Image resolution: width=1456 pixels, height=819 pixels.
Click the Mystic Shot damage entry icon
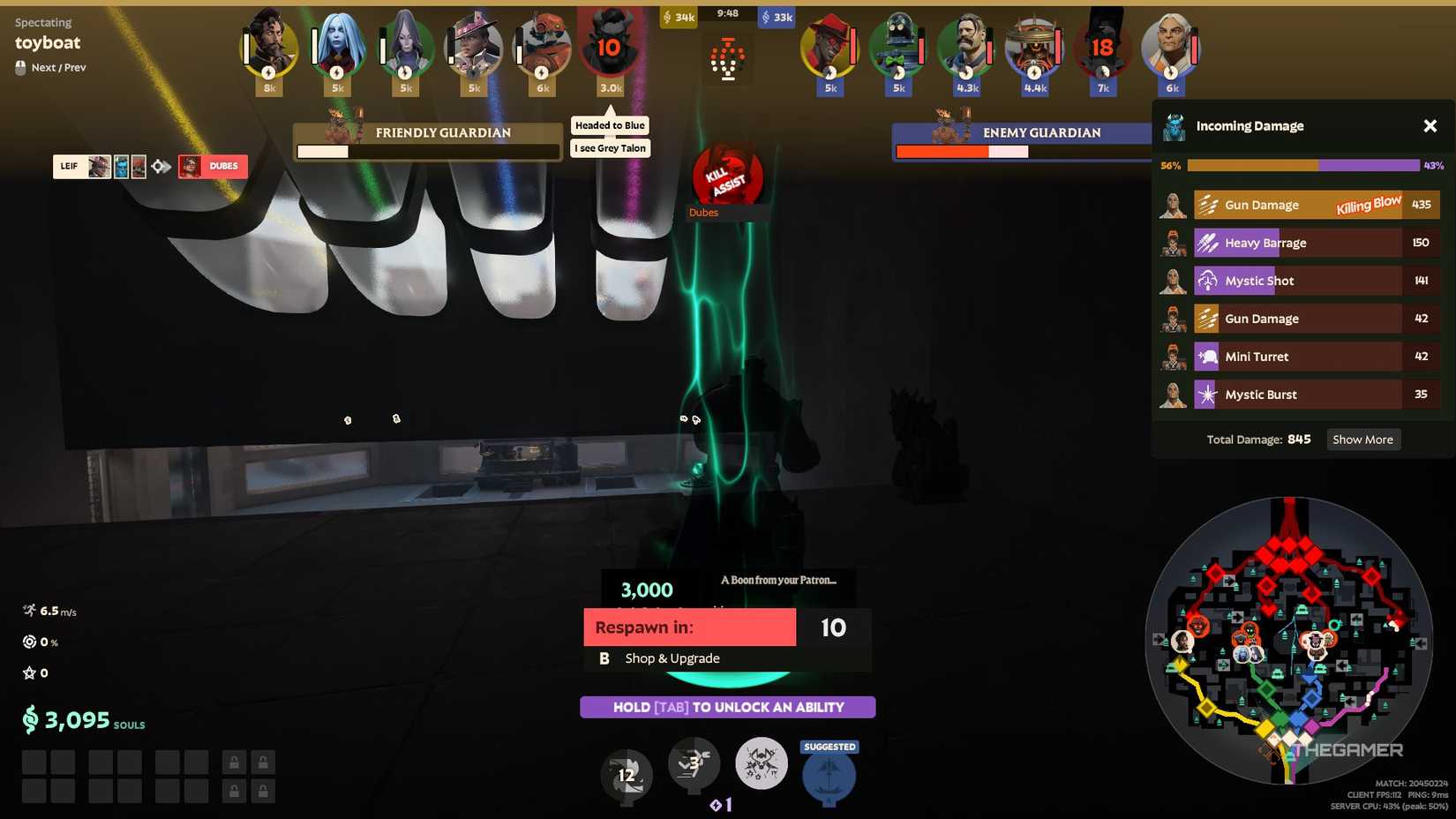pos(1207,280)
